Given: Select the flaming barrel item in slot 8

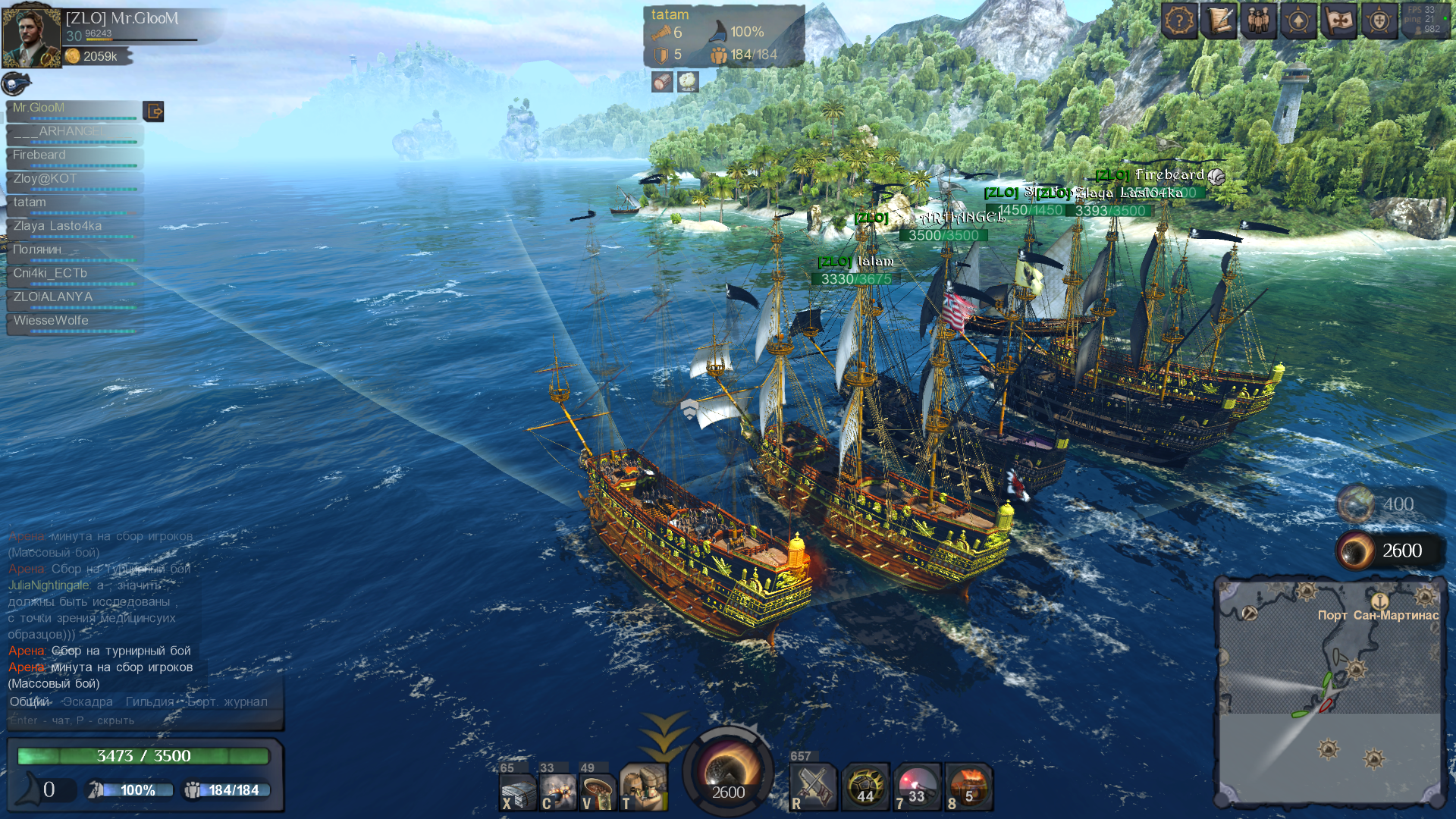Looking at the screenshot, I should 968,787.
